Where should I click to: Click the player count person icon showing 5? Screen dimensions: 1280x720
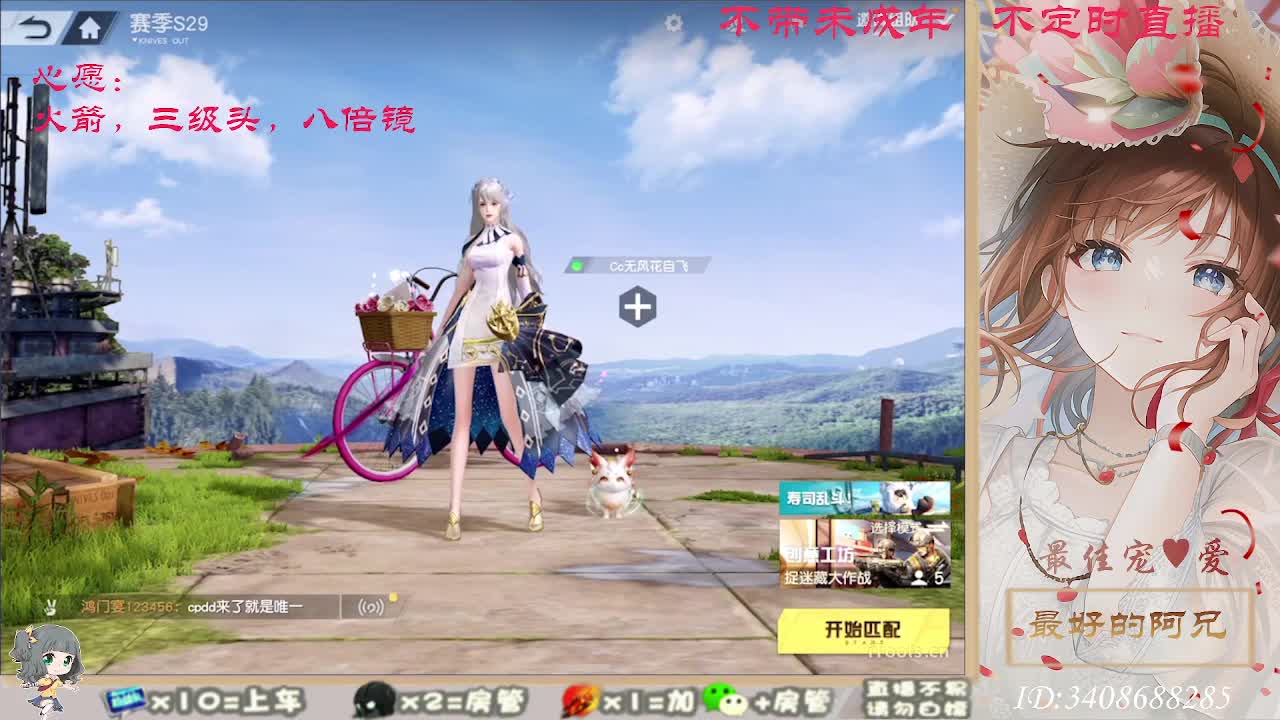tap(920, 577)
